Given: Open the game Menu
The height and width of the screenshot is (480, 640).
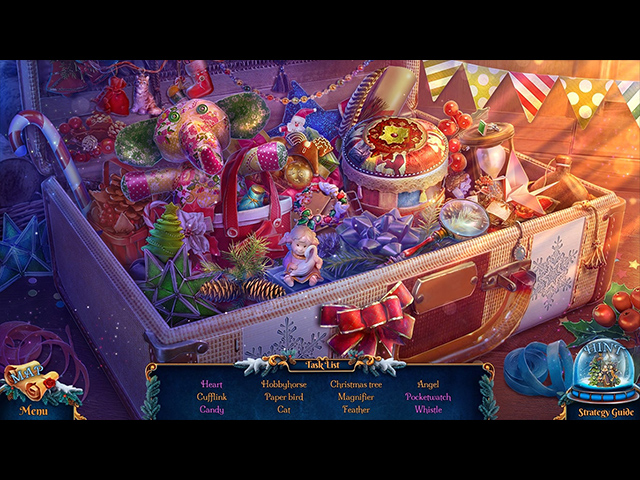Looking at the screenshot, I should point(33,410).
